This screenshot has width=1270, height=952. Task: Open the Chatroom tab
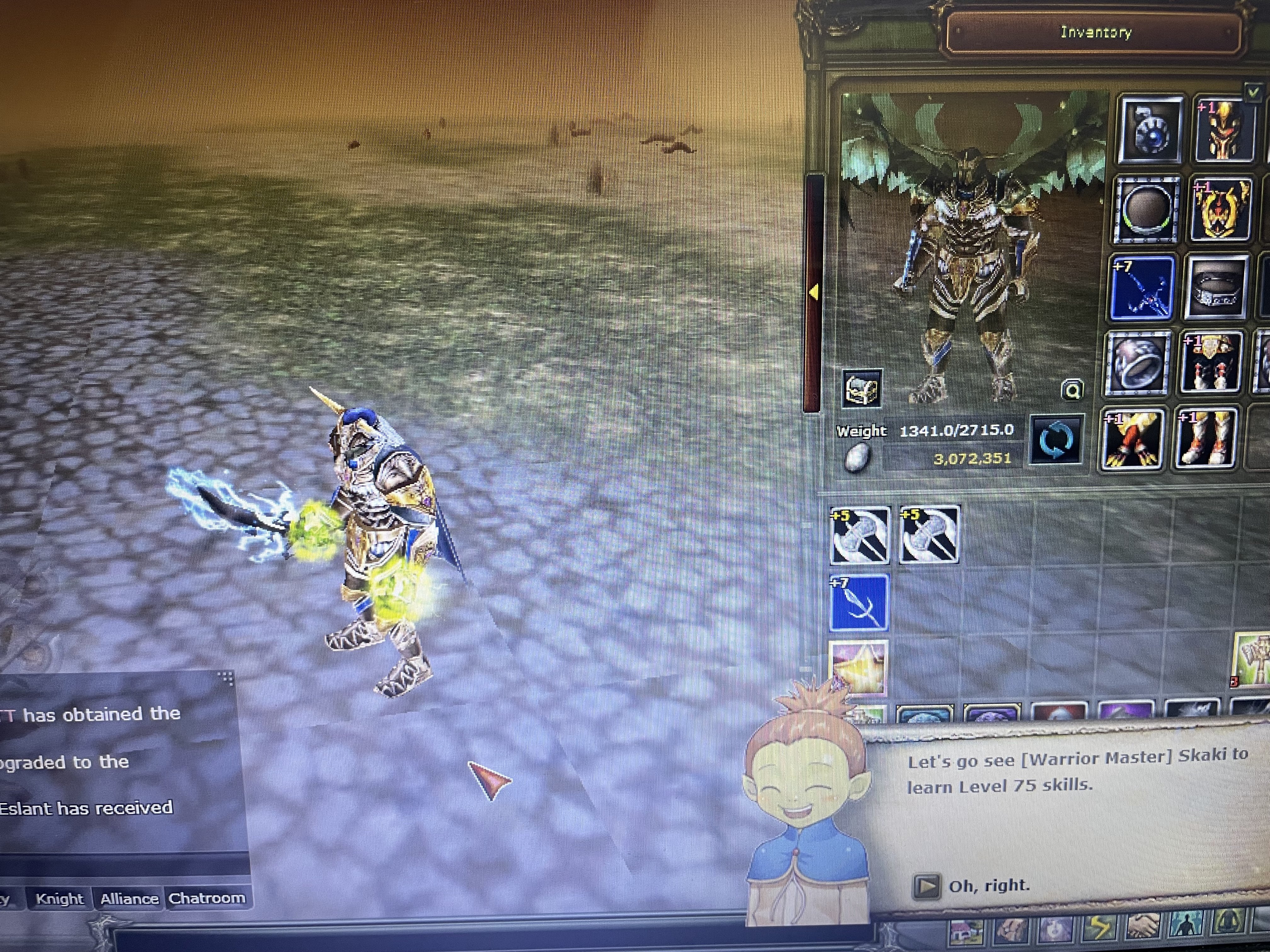[x=209, y=899]
